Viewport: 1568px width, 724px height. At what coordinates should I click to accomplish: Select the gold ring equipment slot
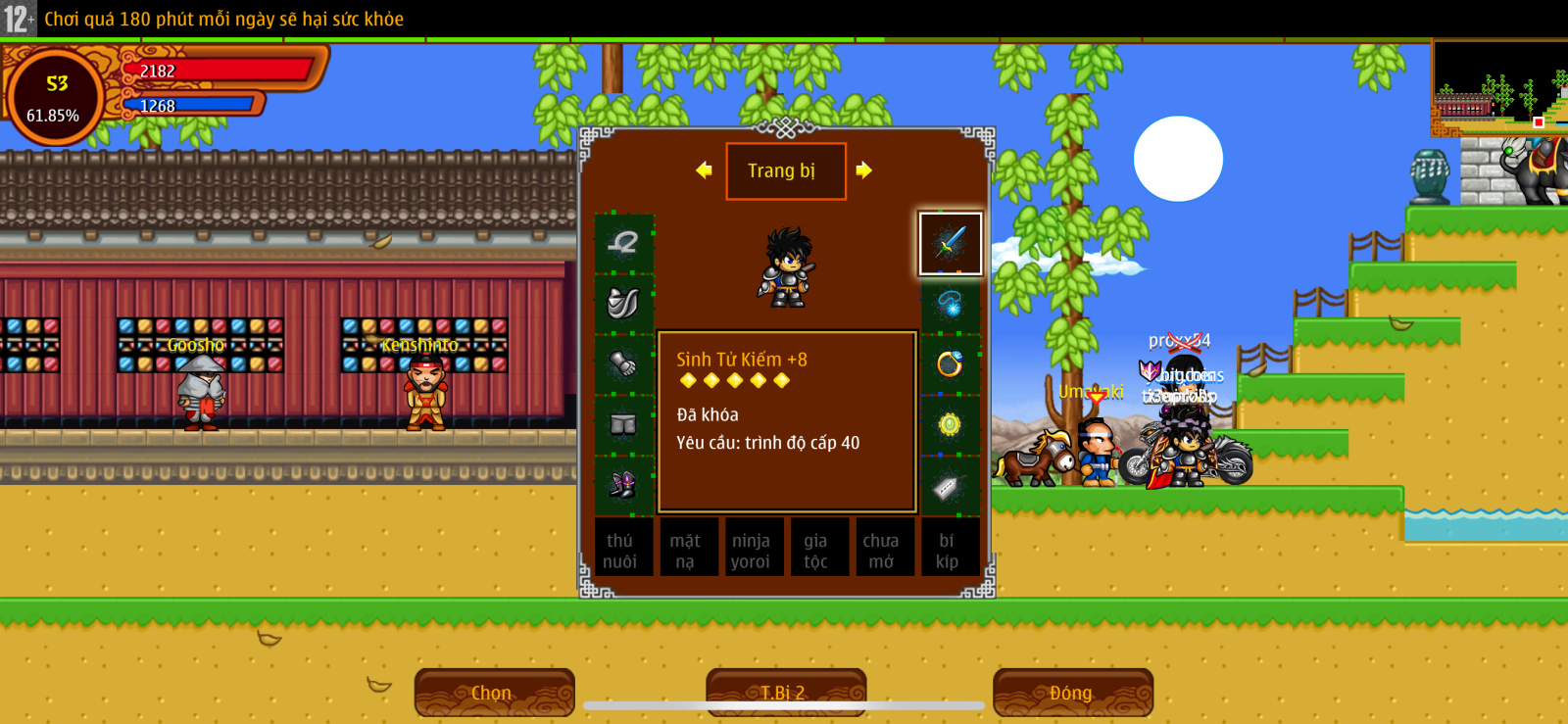coord(950,364)
